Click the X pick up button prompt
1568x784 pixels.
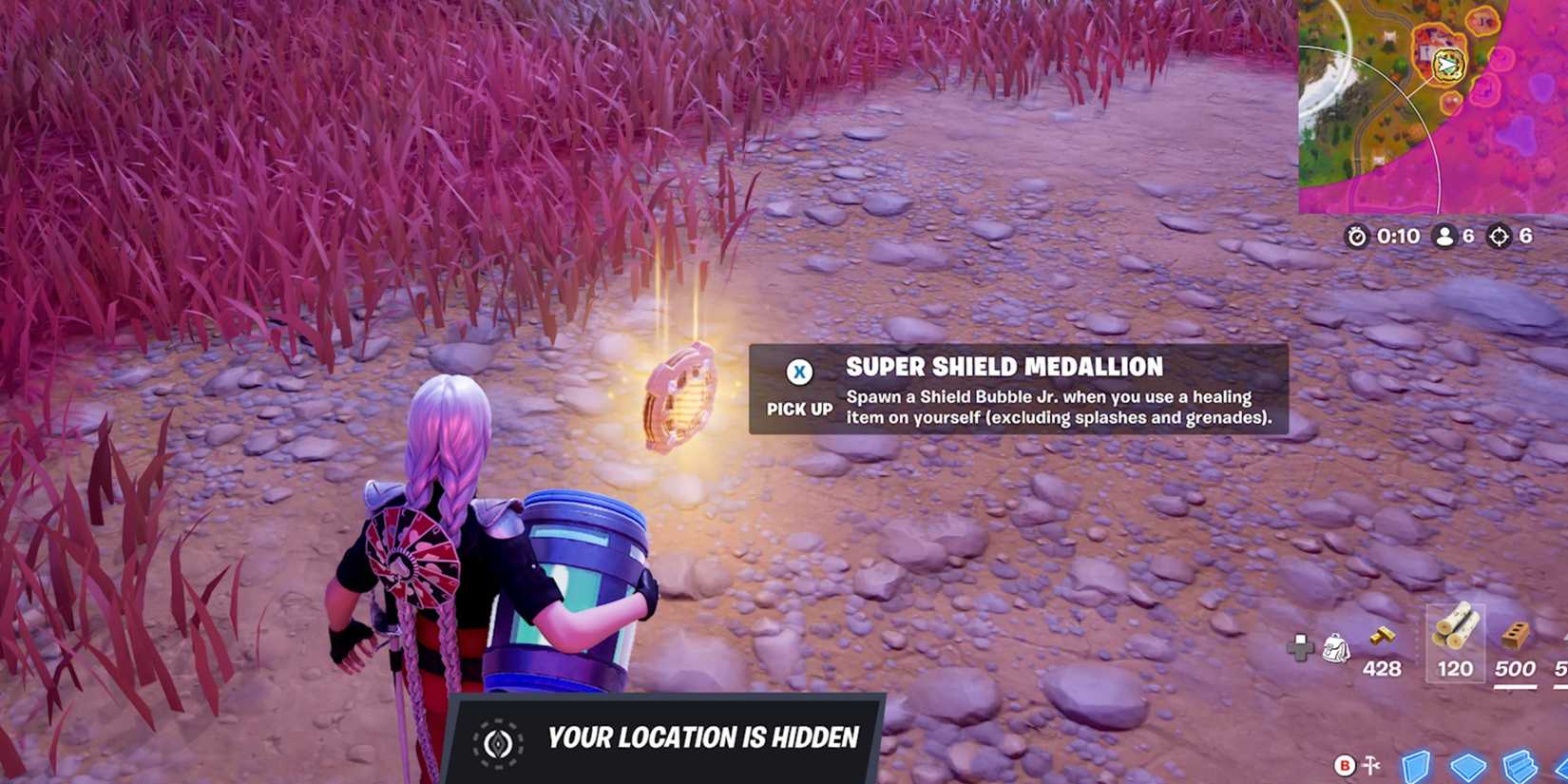(x=798, y=372)
